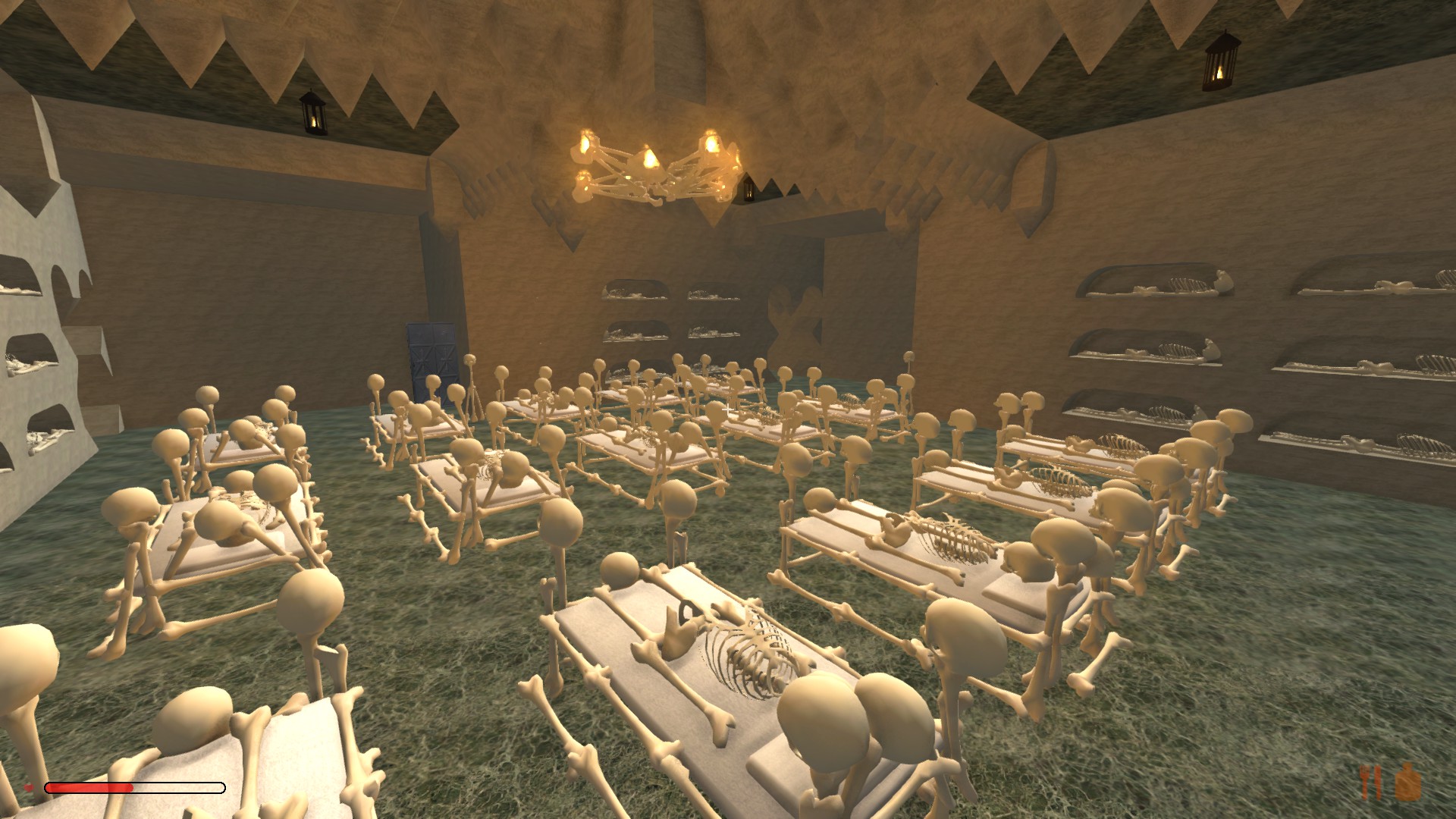Click the fork and knife hunger icon
Image resolution: width=1456 pixels, height=819 pixels.
coord(1371,783)
